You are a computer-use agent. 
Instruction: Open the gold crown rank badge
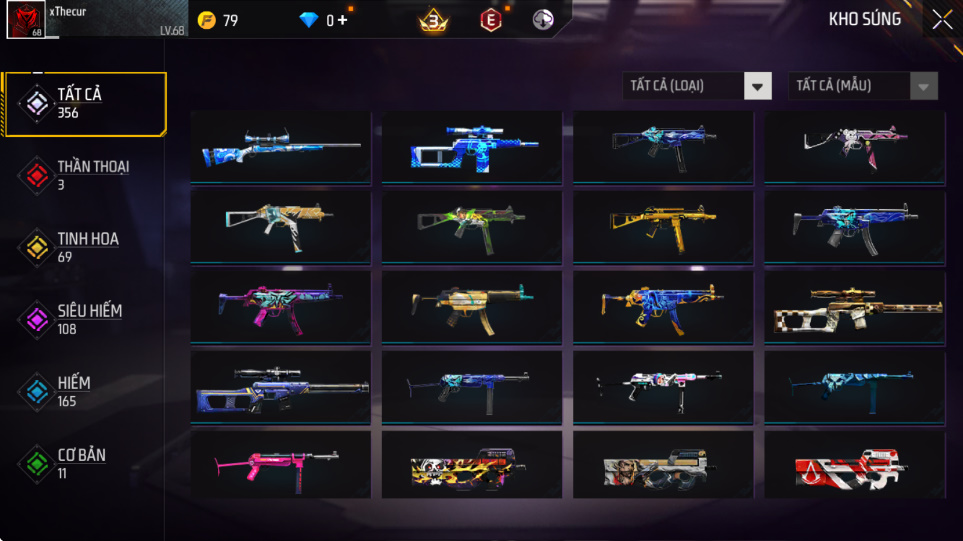coord(433,20)
